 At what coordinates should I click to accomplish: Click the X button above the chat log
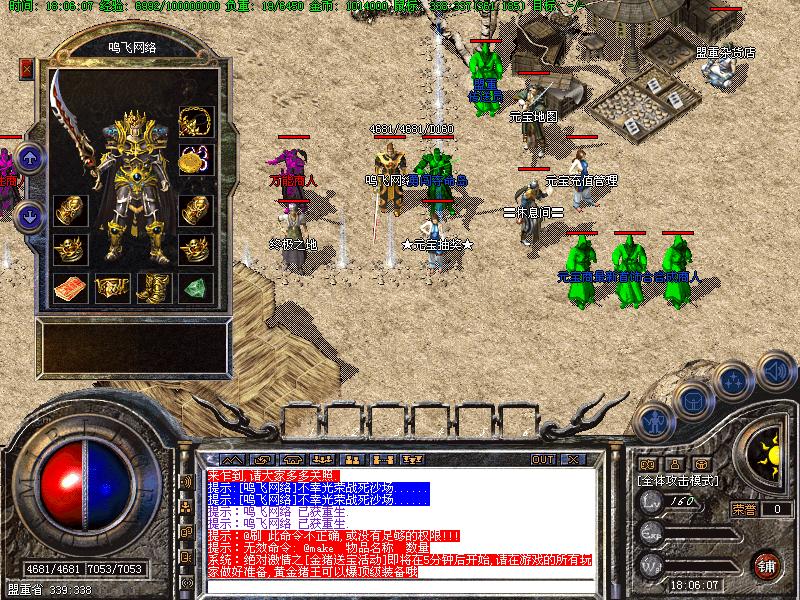point(572,459)
